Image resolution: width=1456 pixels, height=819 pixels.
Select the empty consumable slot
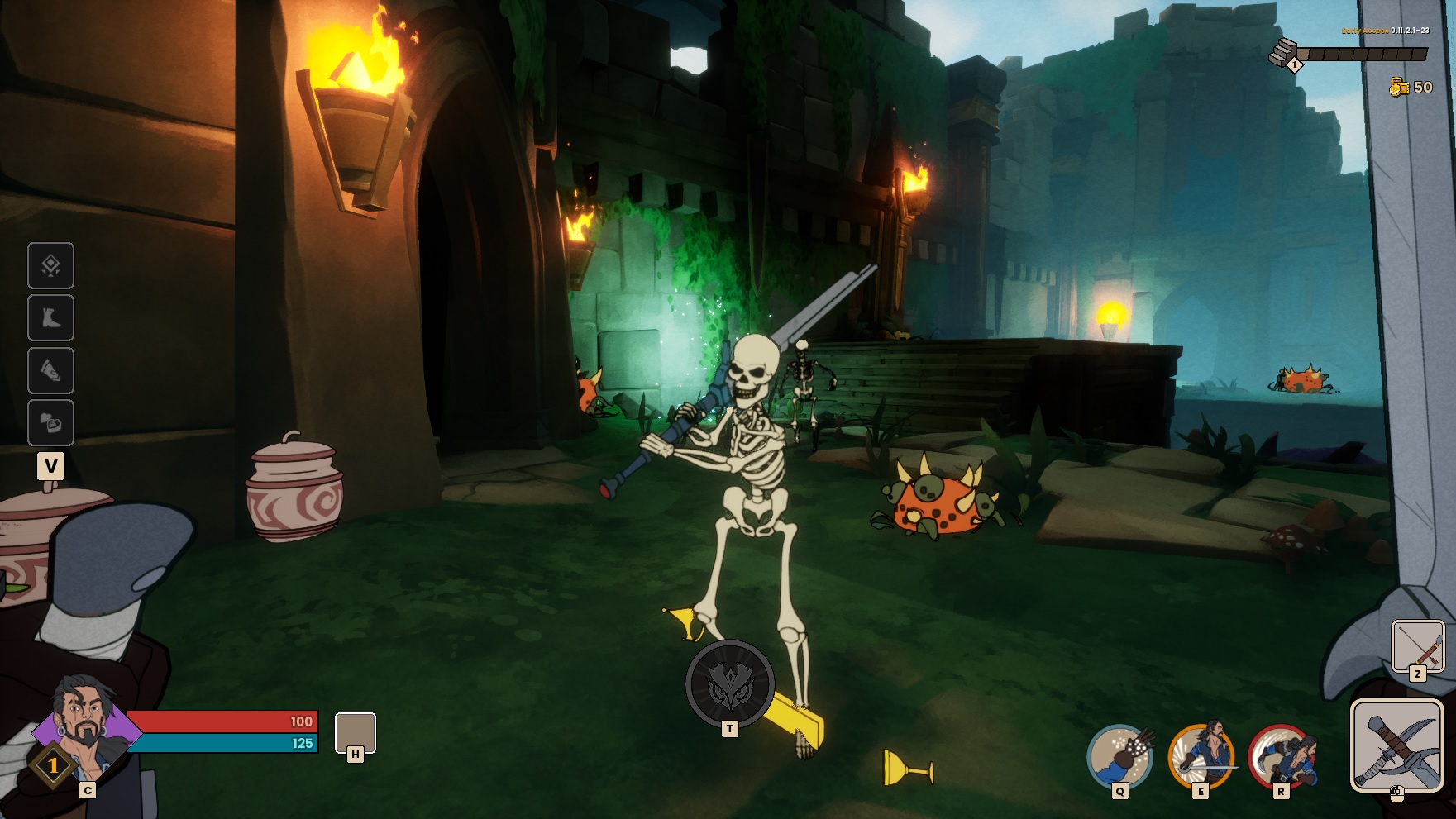click(x=355, y=732)
